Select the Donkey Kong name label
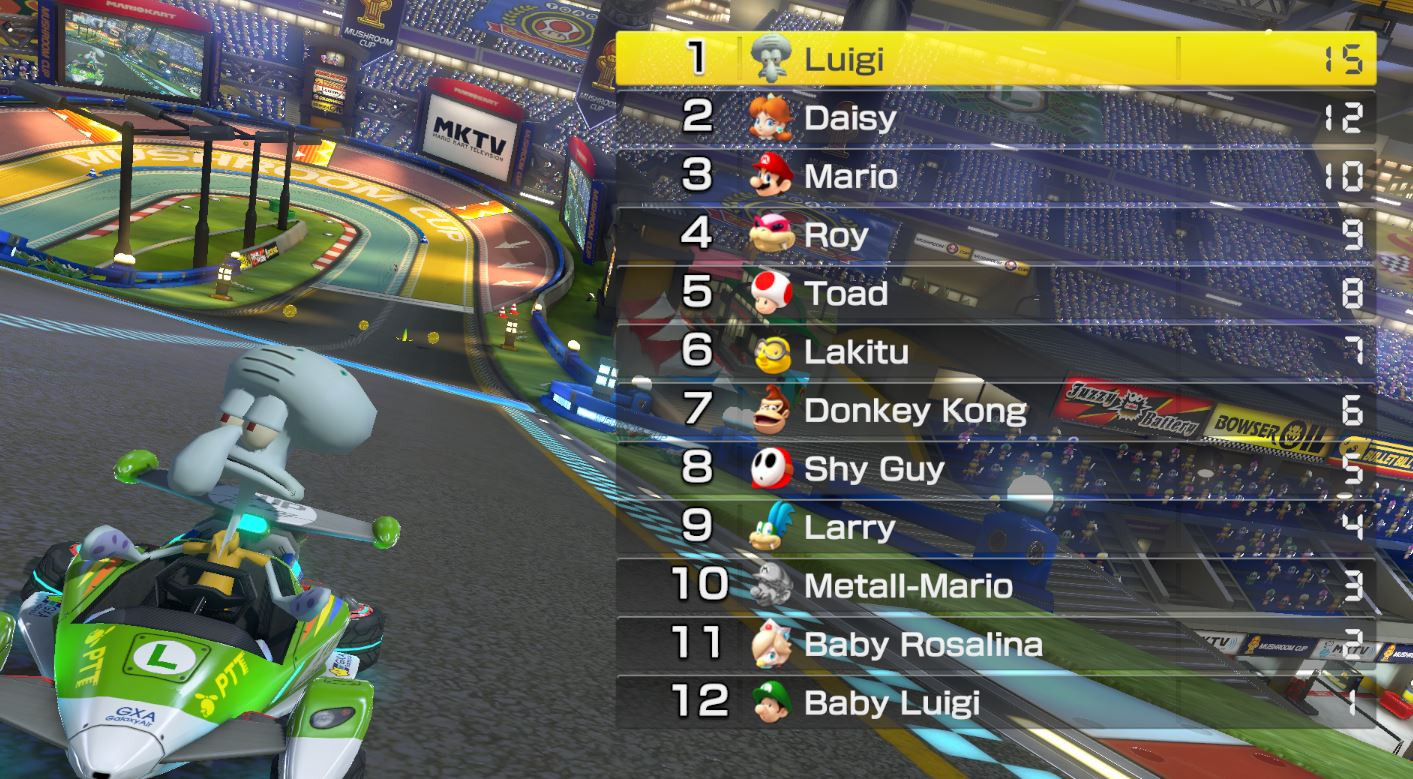1413x779 pixels. (915, 410)
